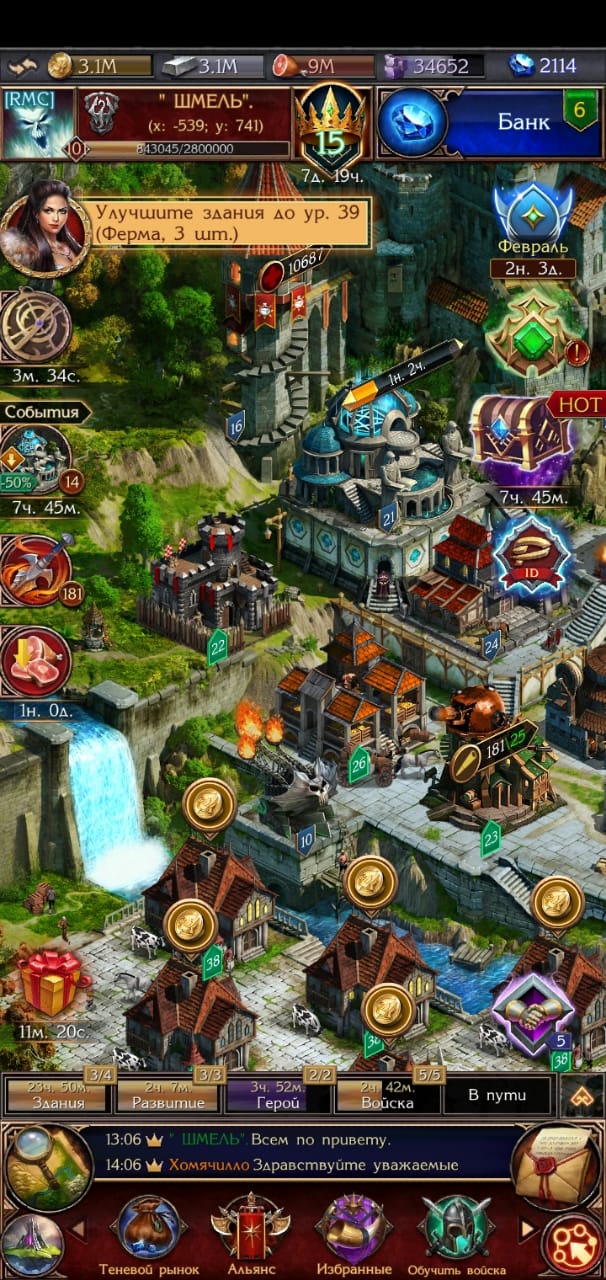
Task: Open the События events list
Action: coord(44,411)
